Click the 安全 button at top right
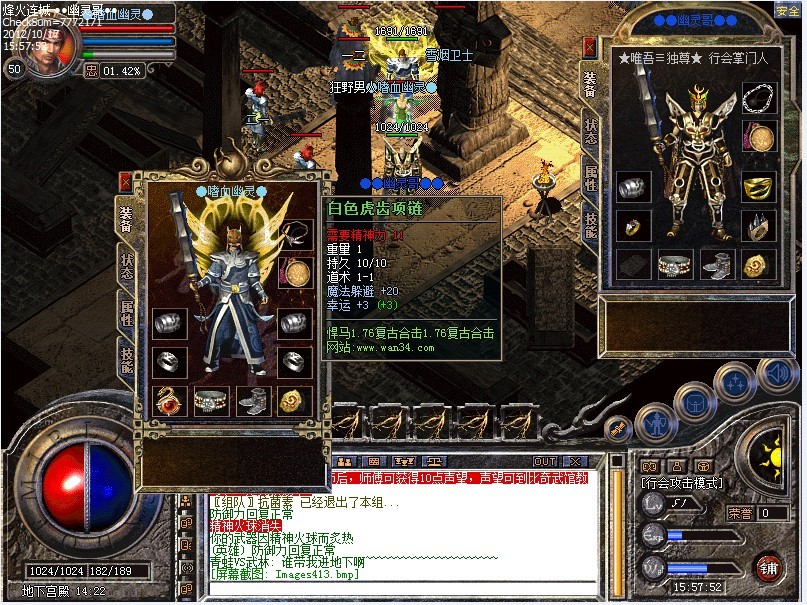 [787, 11]
